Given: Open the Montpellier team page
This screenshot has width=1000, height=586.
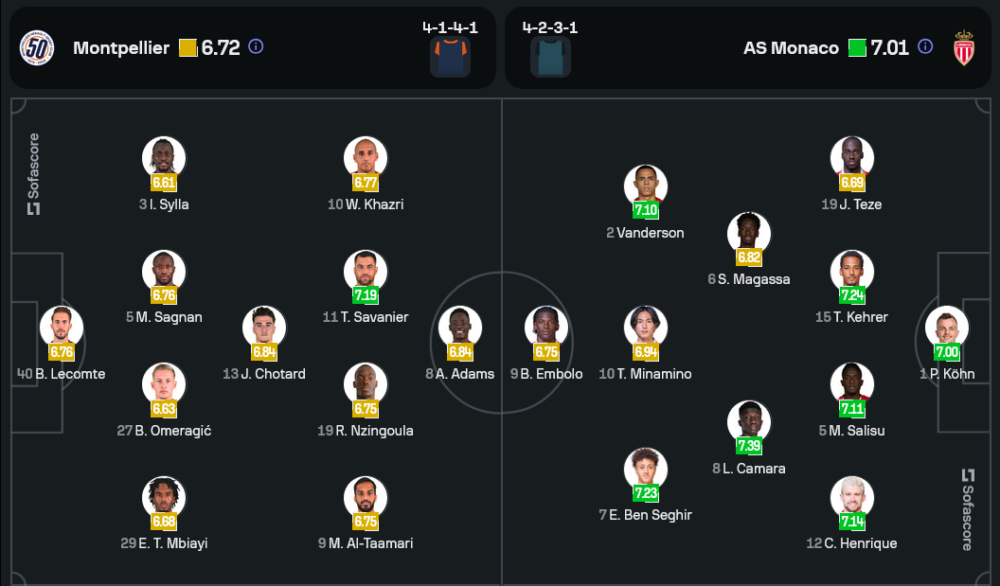Looking at the screenshot, I should [121, 48].
